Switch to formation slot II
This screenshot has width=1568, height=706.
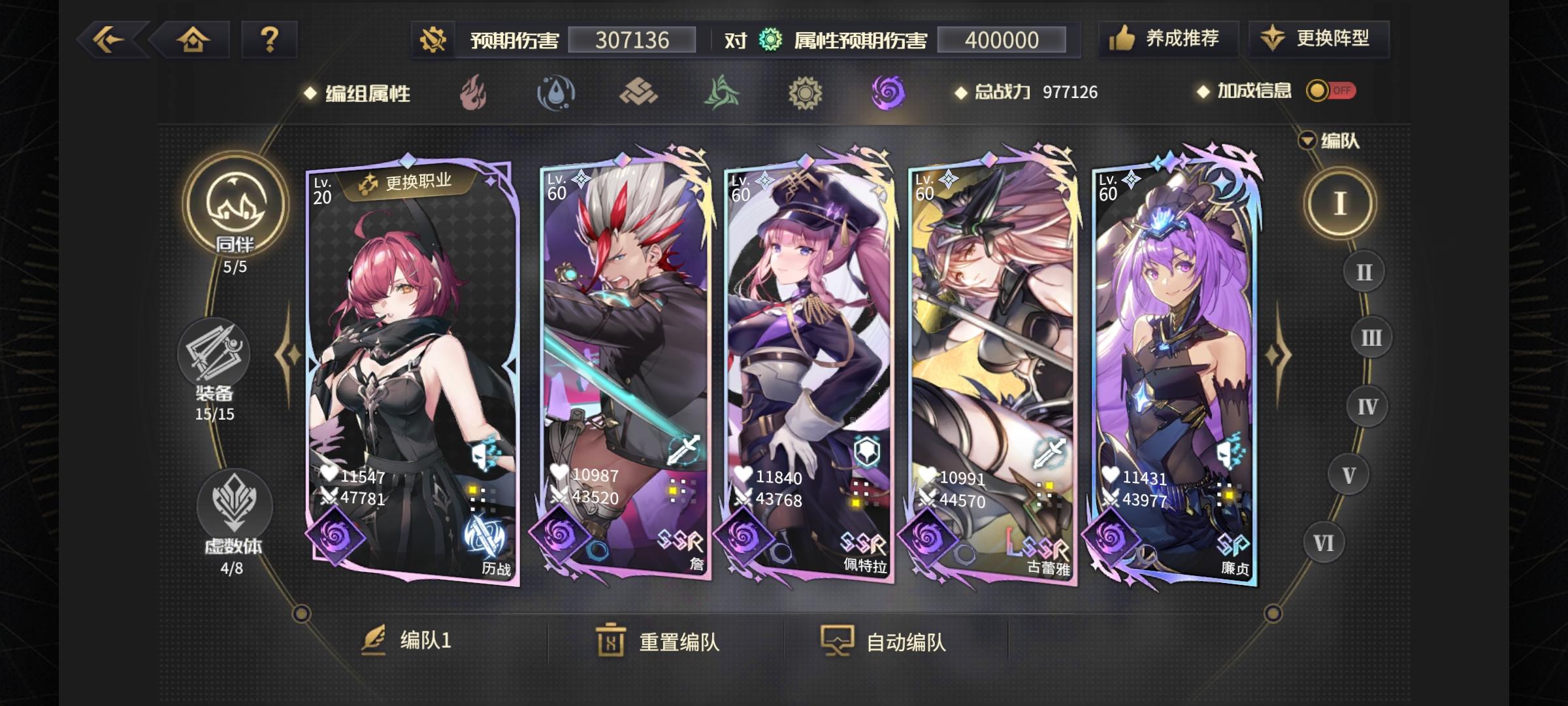point(1364,271)
